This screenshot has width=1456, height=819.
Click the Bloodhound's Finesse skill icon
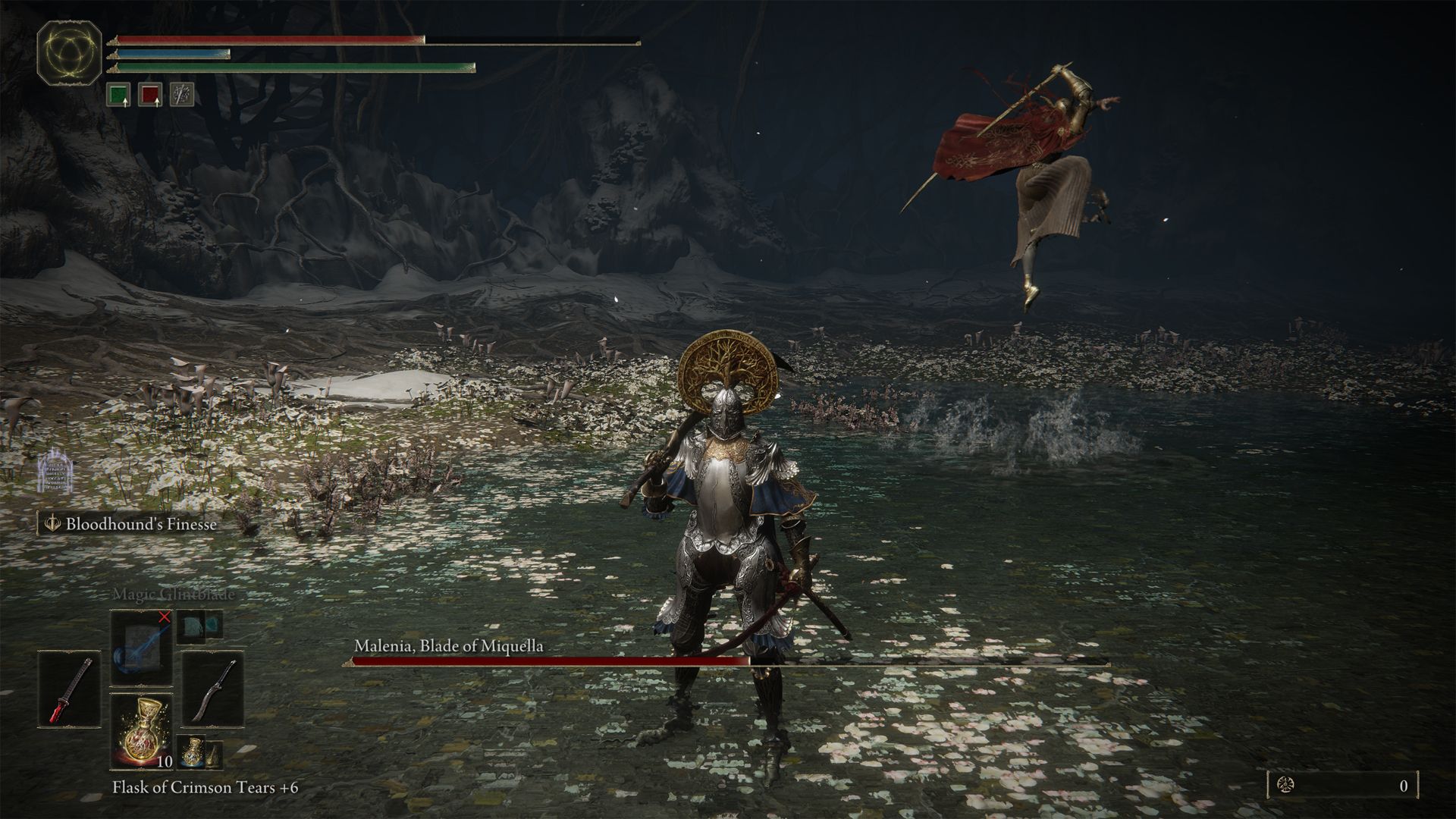point(52,523)
